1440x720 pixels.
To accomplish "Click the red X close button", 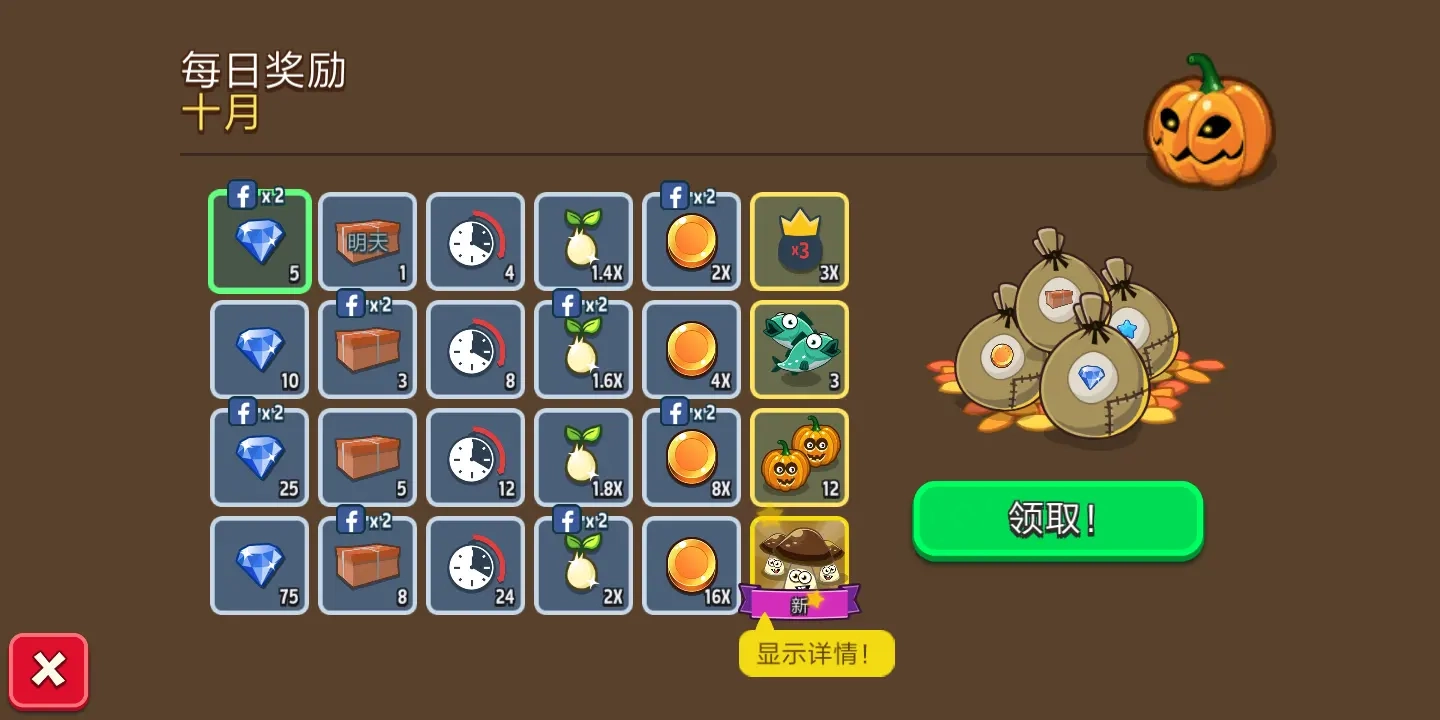I will click(47, 668).
